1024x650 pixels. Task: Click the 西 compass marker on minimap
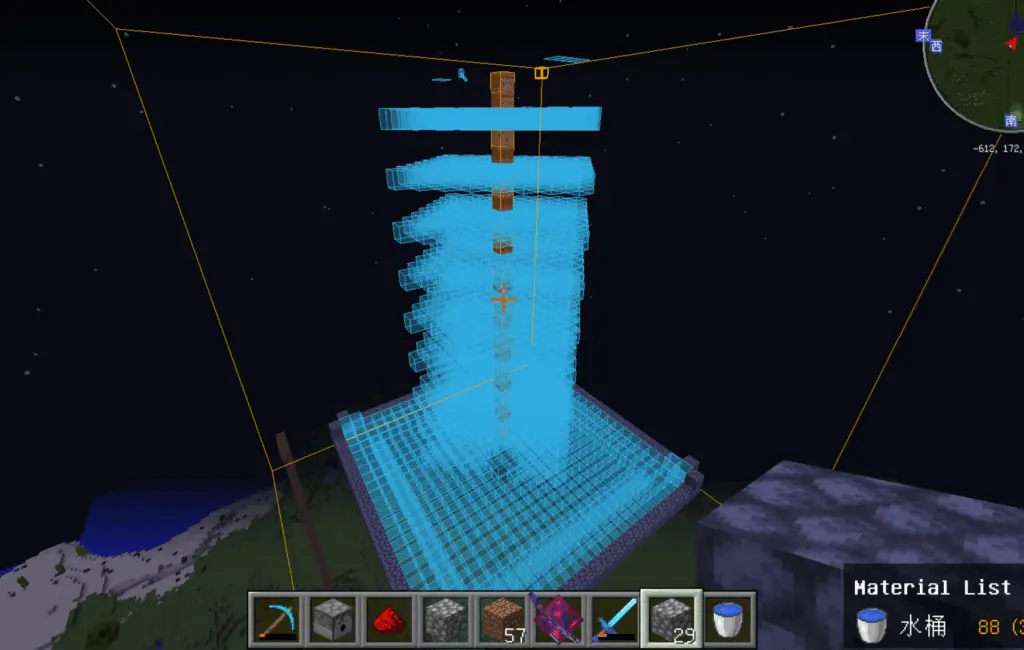[x=936, y=45]
